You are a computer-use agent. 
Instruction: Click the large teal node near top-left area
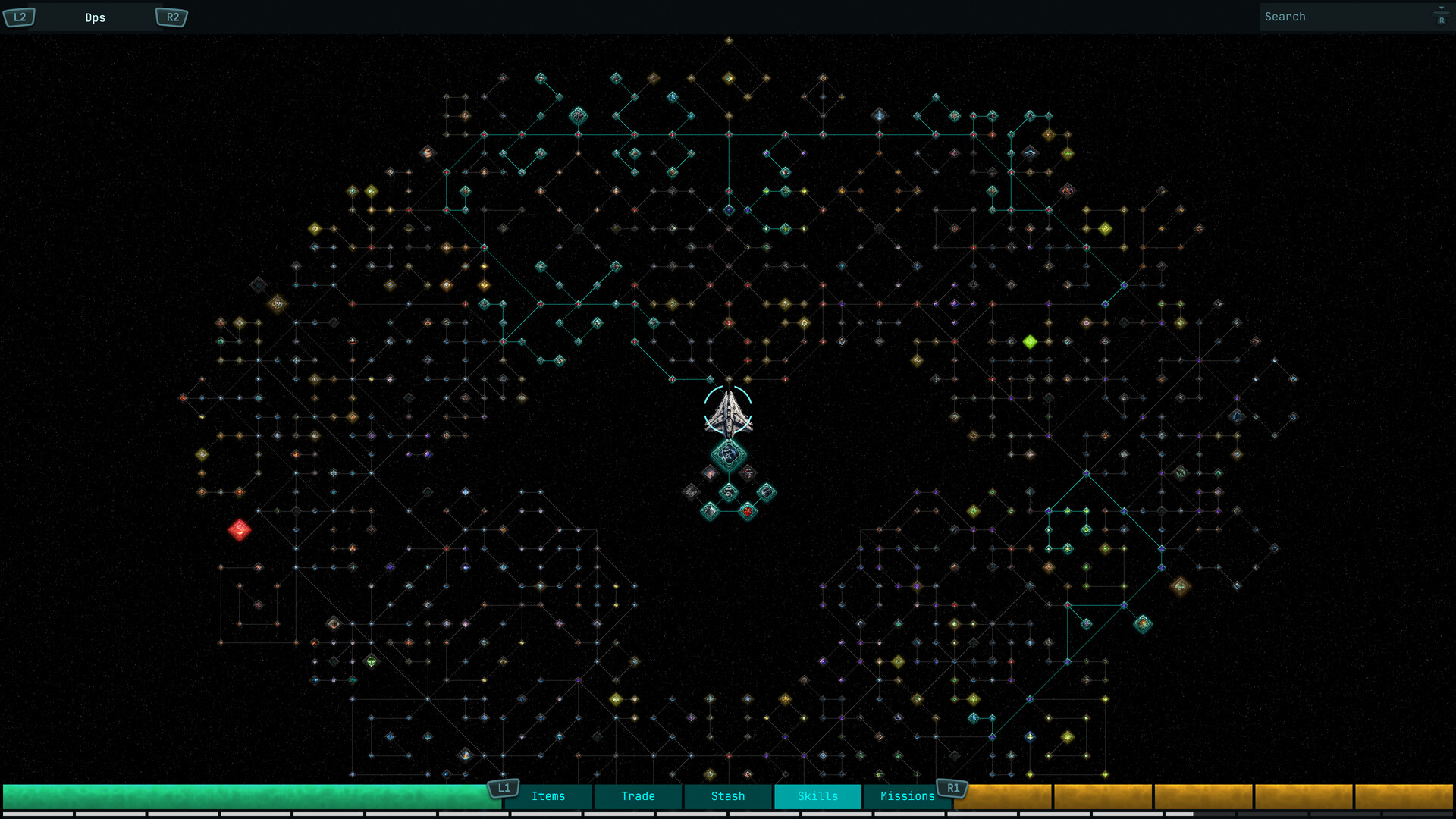[x=579, y=115]
